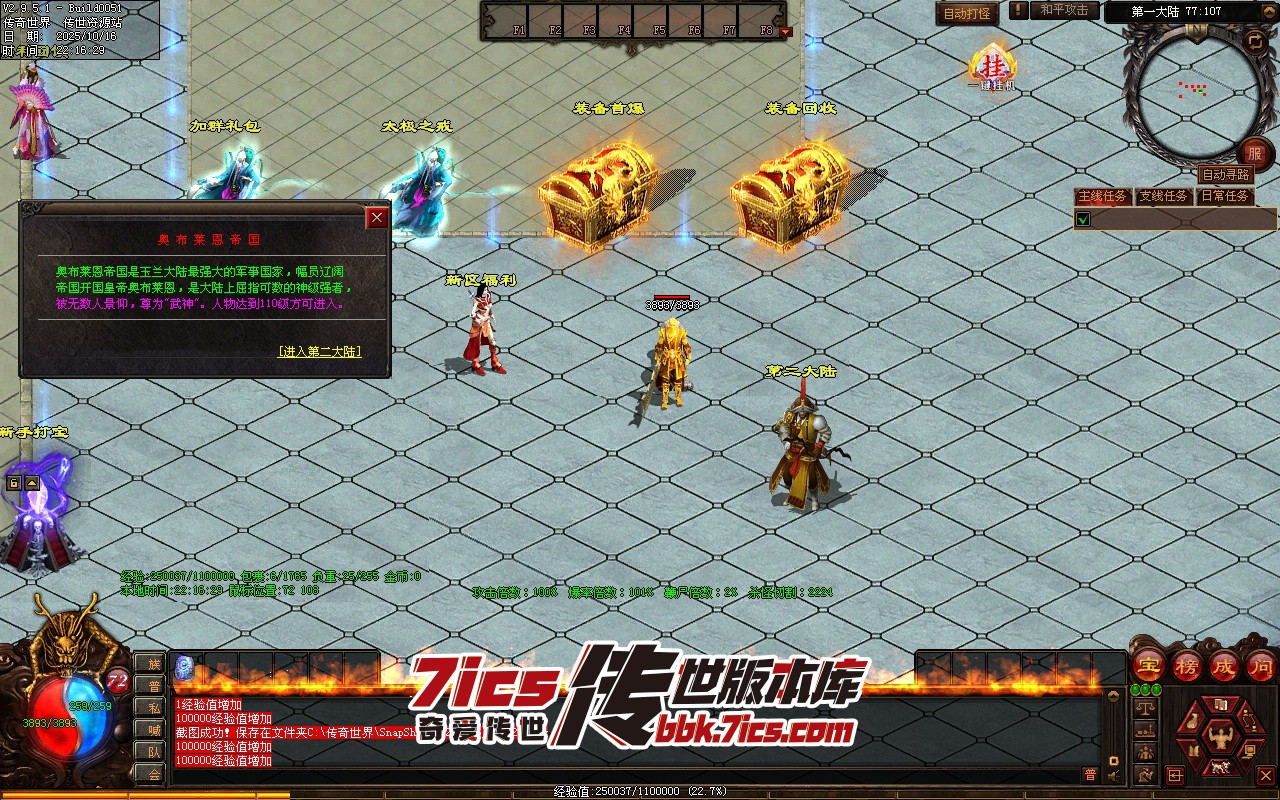Show the 榜 rankings panel

point(1186,666)
